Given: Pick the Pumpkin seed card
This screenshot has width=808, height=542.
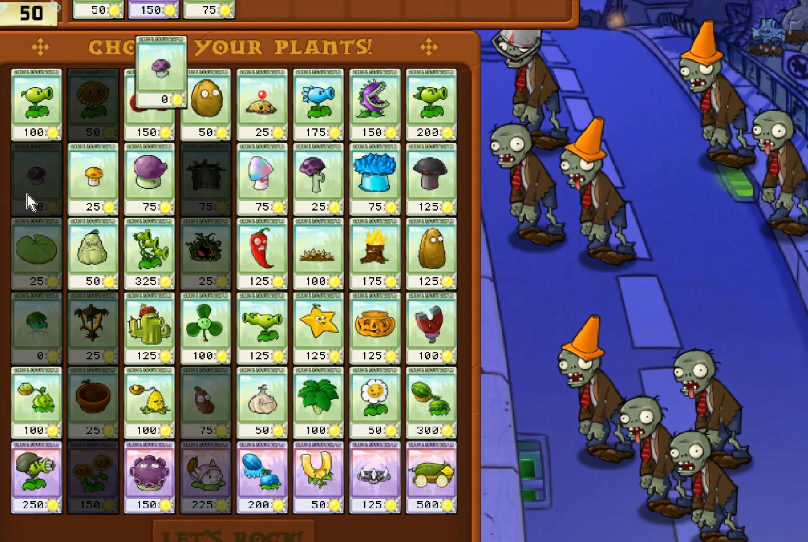Looking at the screenshot, I should [375, 327].
